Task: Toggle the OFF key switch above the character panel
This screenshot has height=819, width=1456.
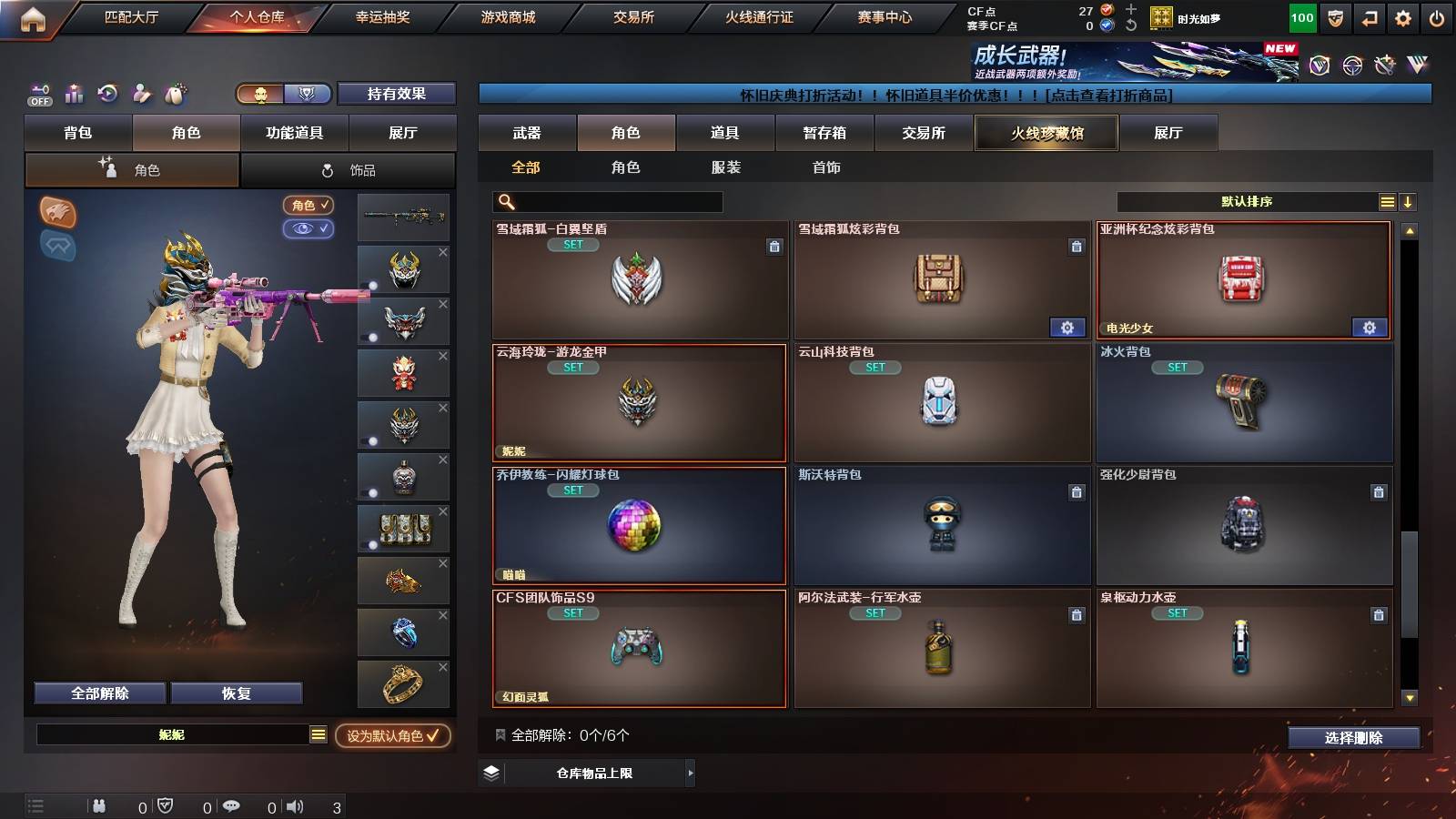Action: (37, 94)
